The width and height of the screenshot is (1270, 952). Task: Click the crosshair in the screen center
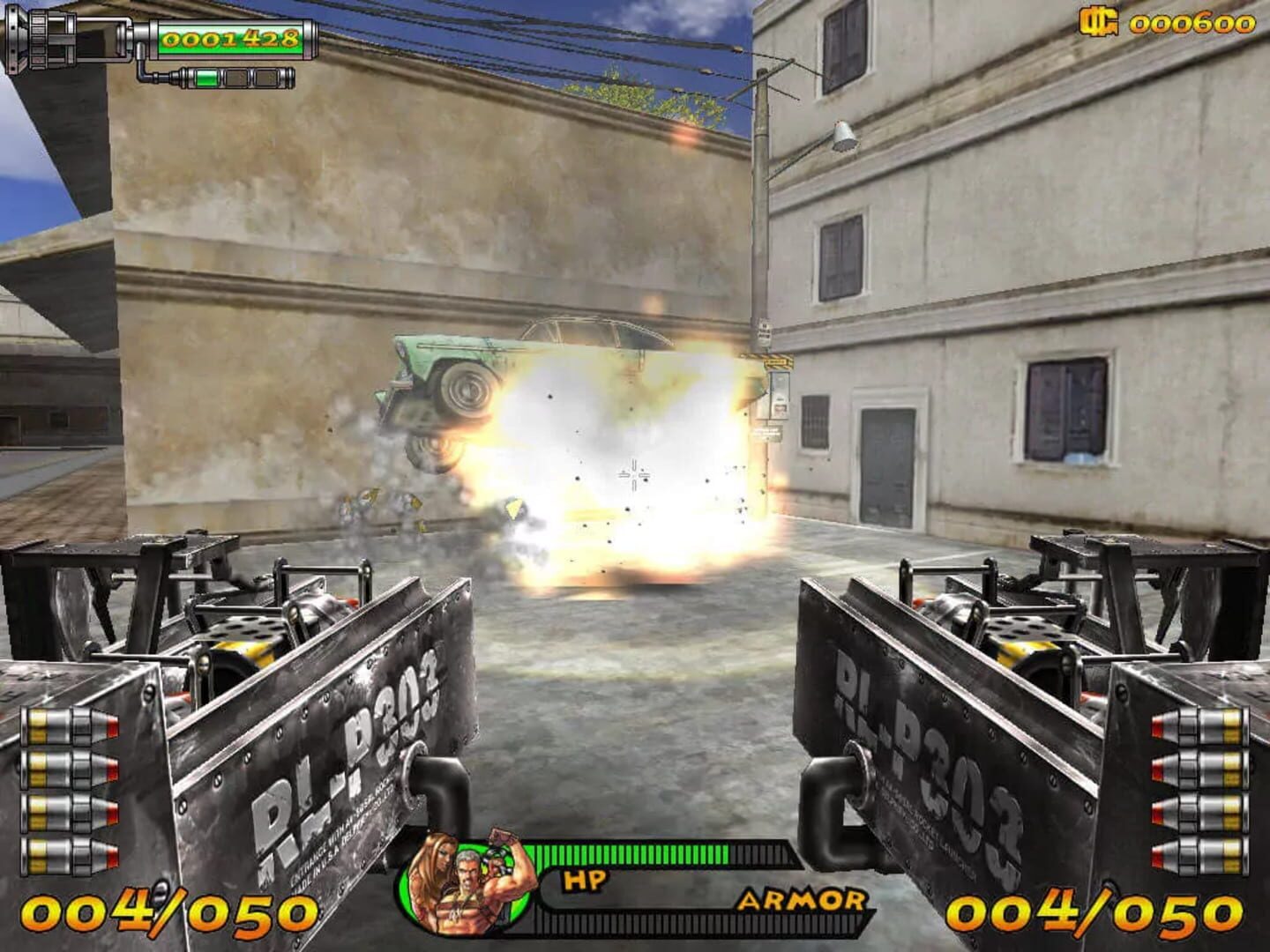click(633, 474)
